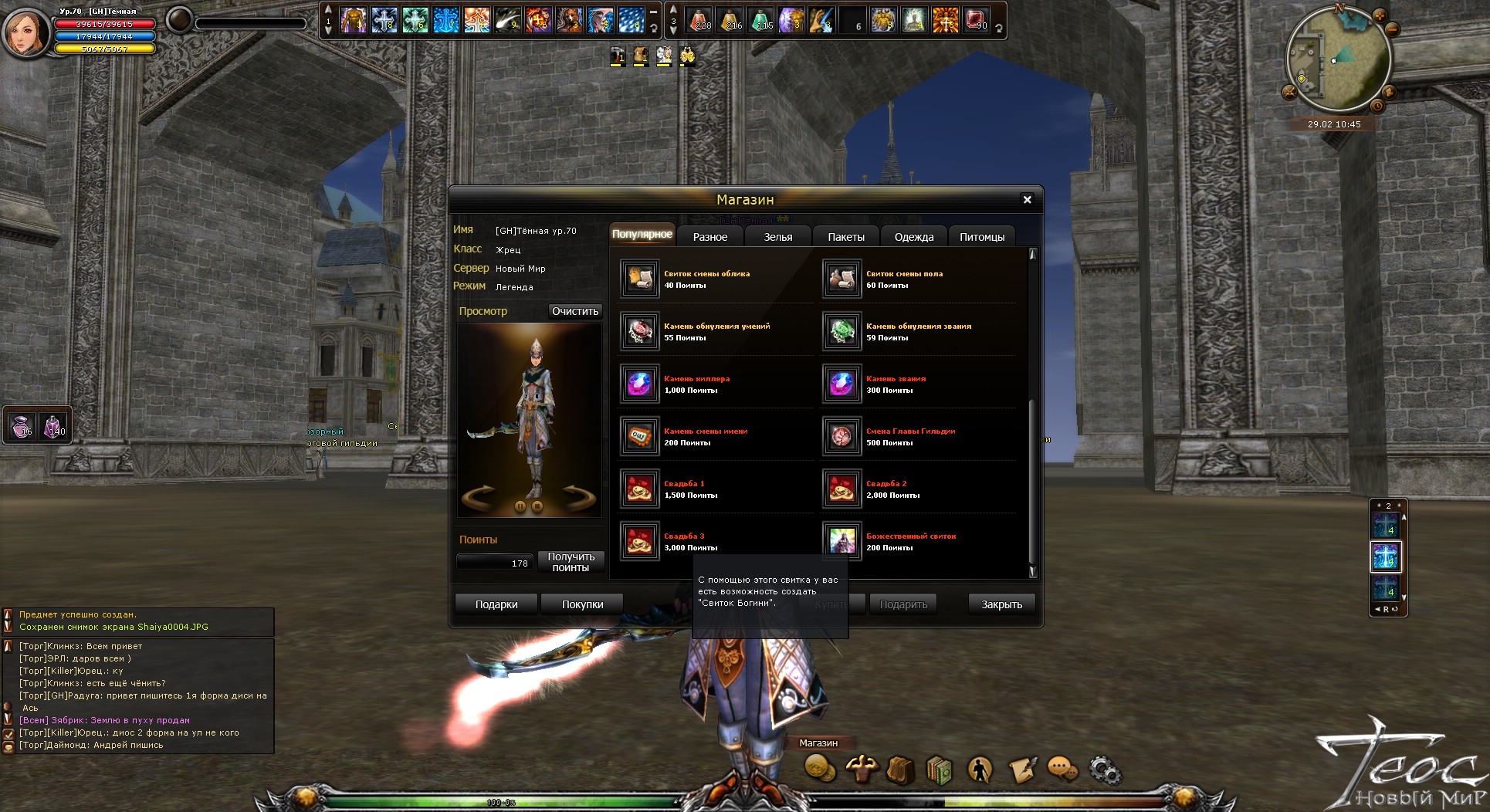1490x812 pixels.
Task: Close the Магазин window with the X
Action: [x=1027, y=200]
